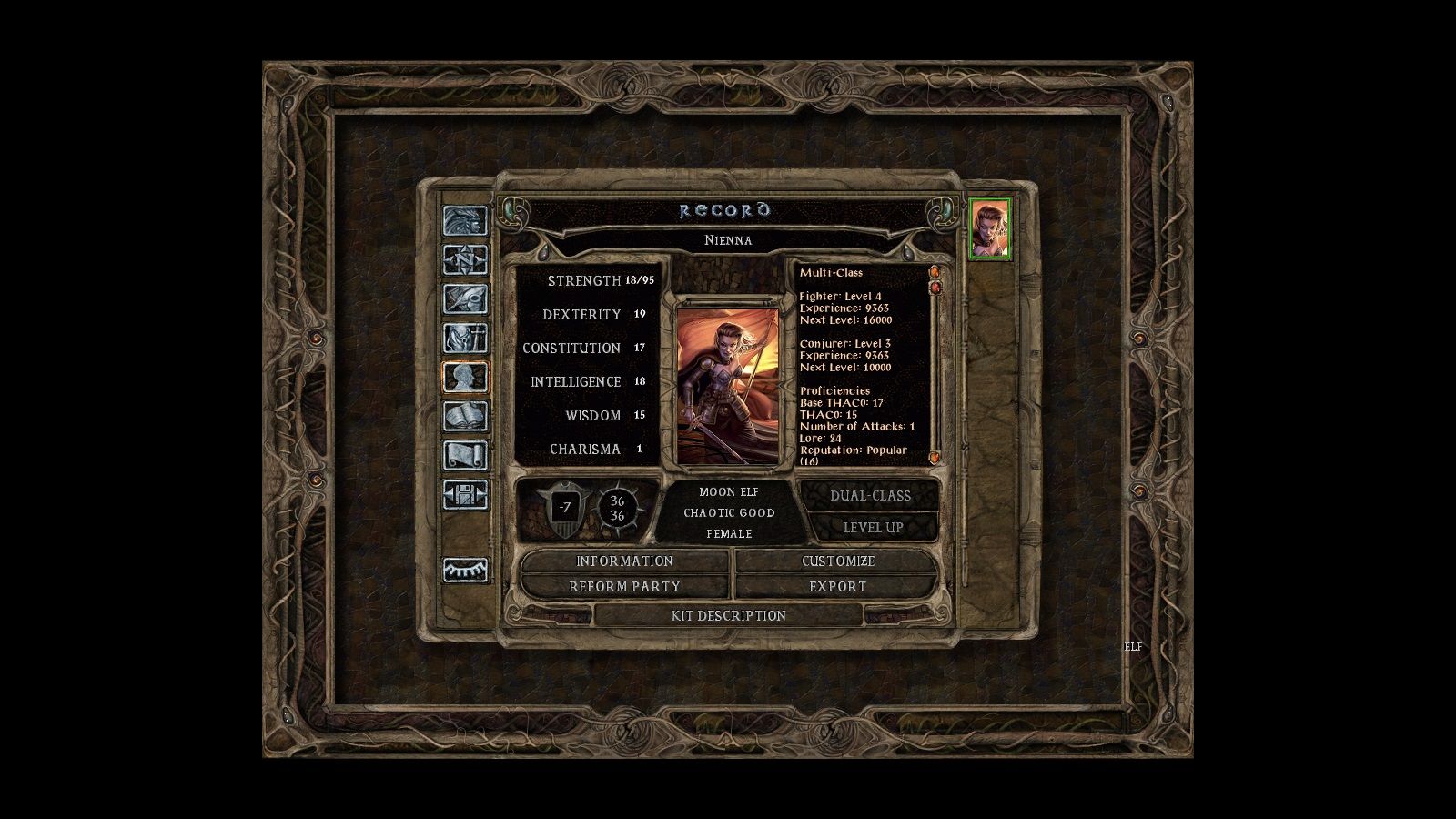Image resolution: width=1456 pixels, height=819 pixels.
Task: Click the Dual-Class button
Action: coord(869,495)
